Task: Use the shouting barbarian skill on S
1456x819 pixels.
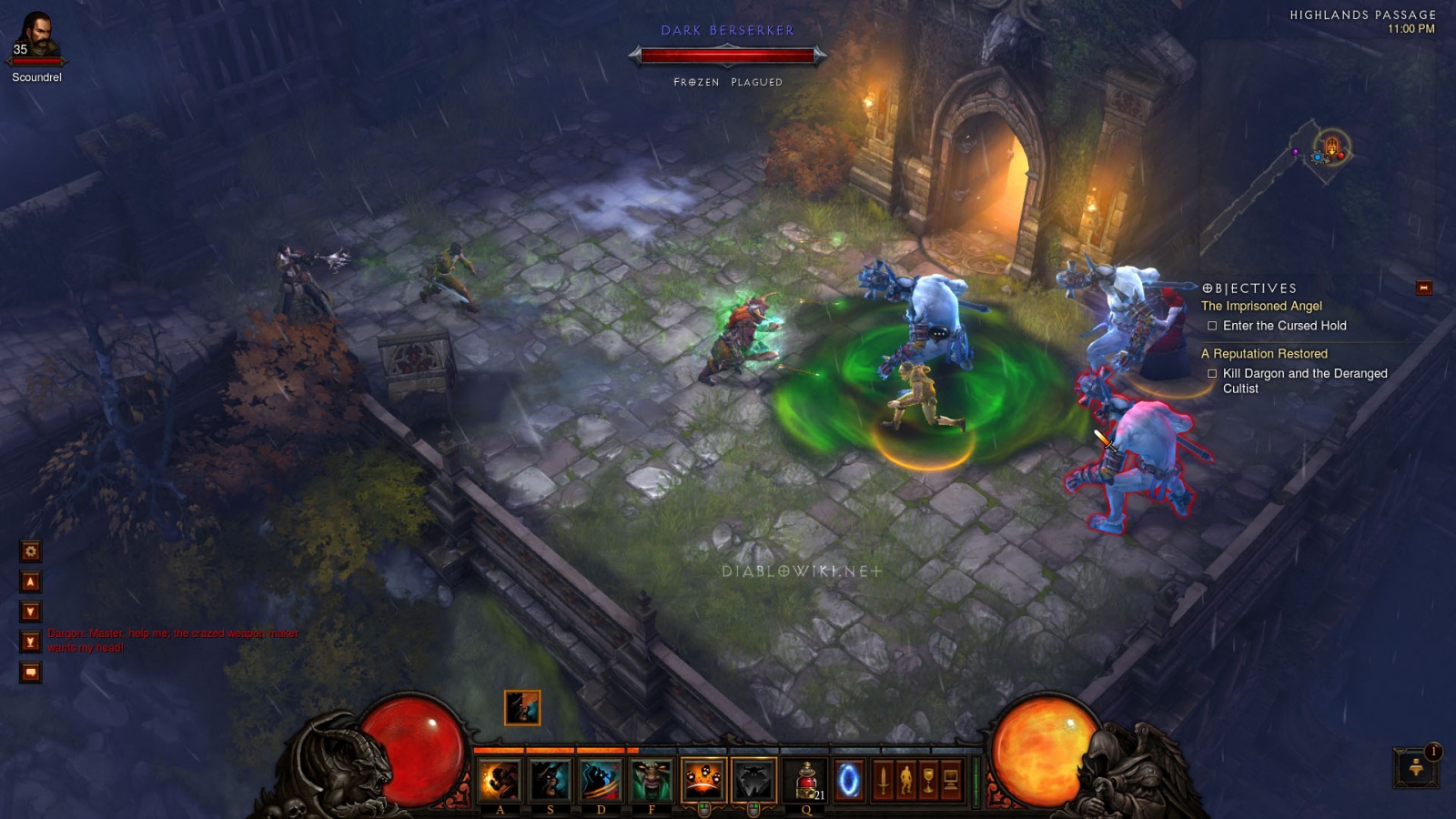Action: (550, 780)
